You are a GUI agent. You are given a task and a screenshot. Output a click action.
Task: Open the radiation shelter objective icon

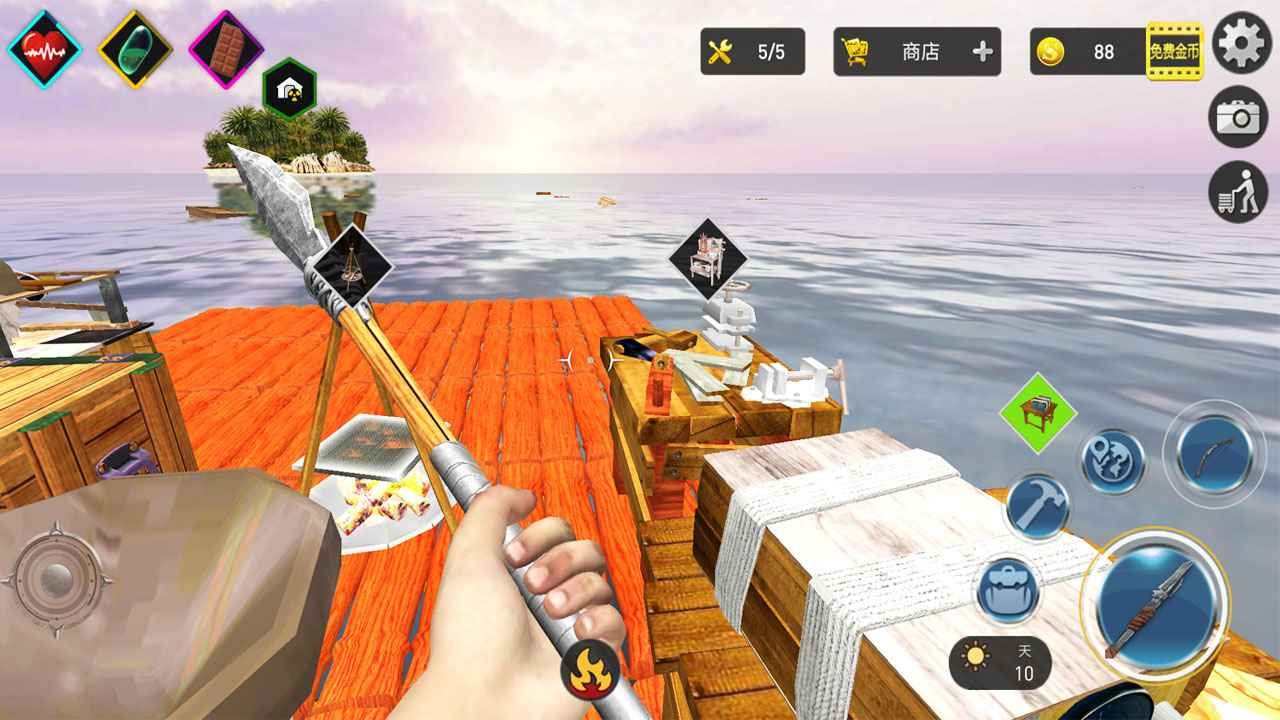[289, 88]
